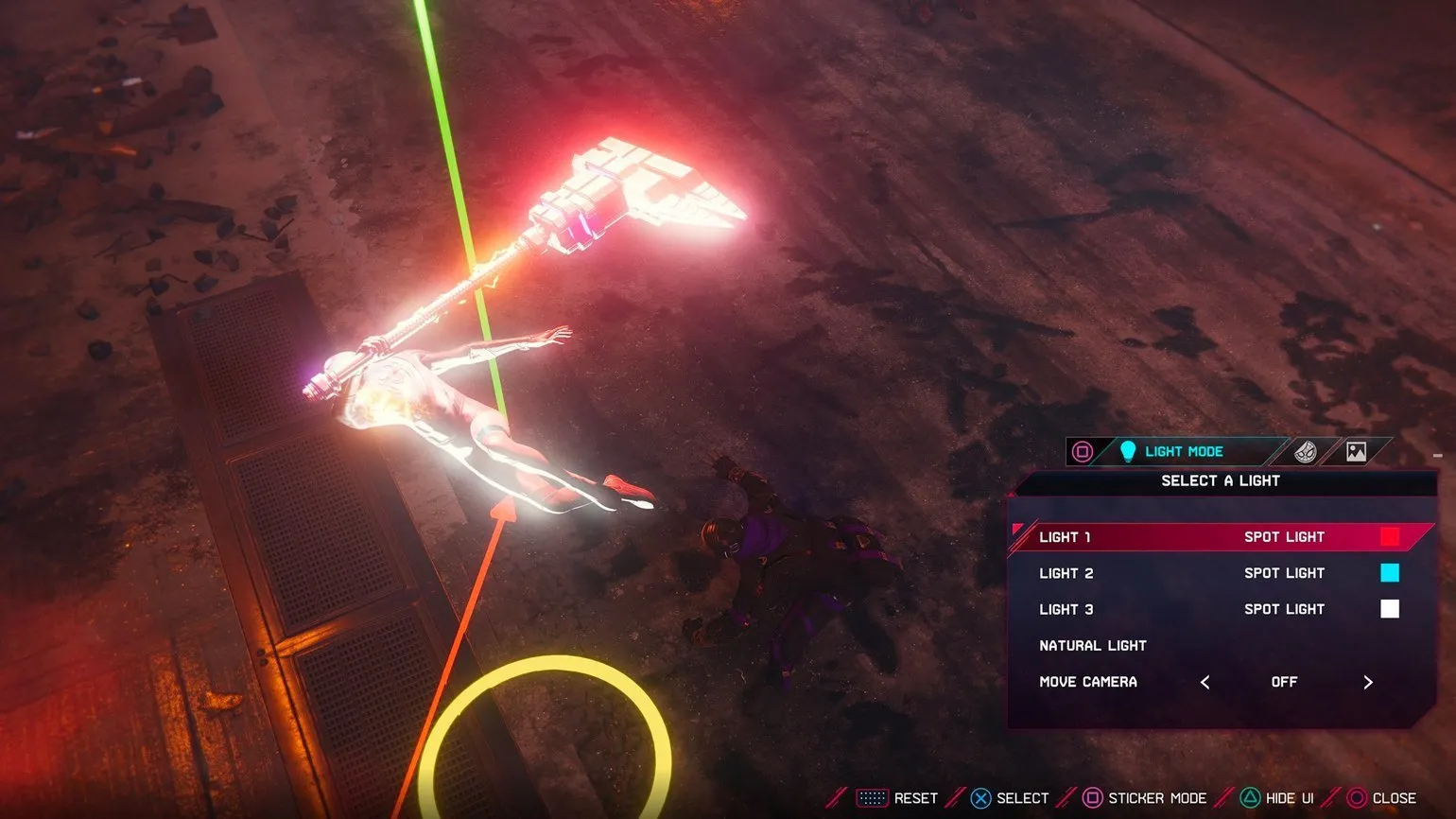Image resolution: width=1456 pixels, height=819 pixels.
Task: Click the Move Camera right arrow
Action: pos(1367,682)
